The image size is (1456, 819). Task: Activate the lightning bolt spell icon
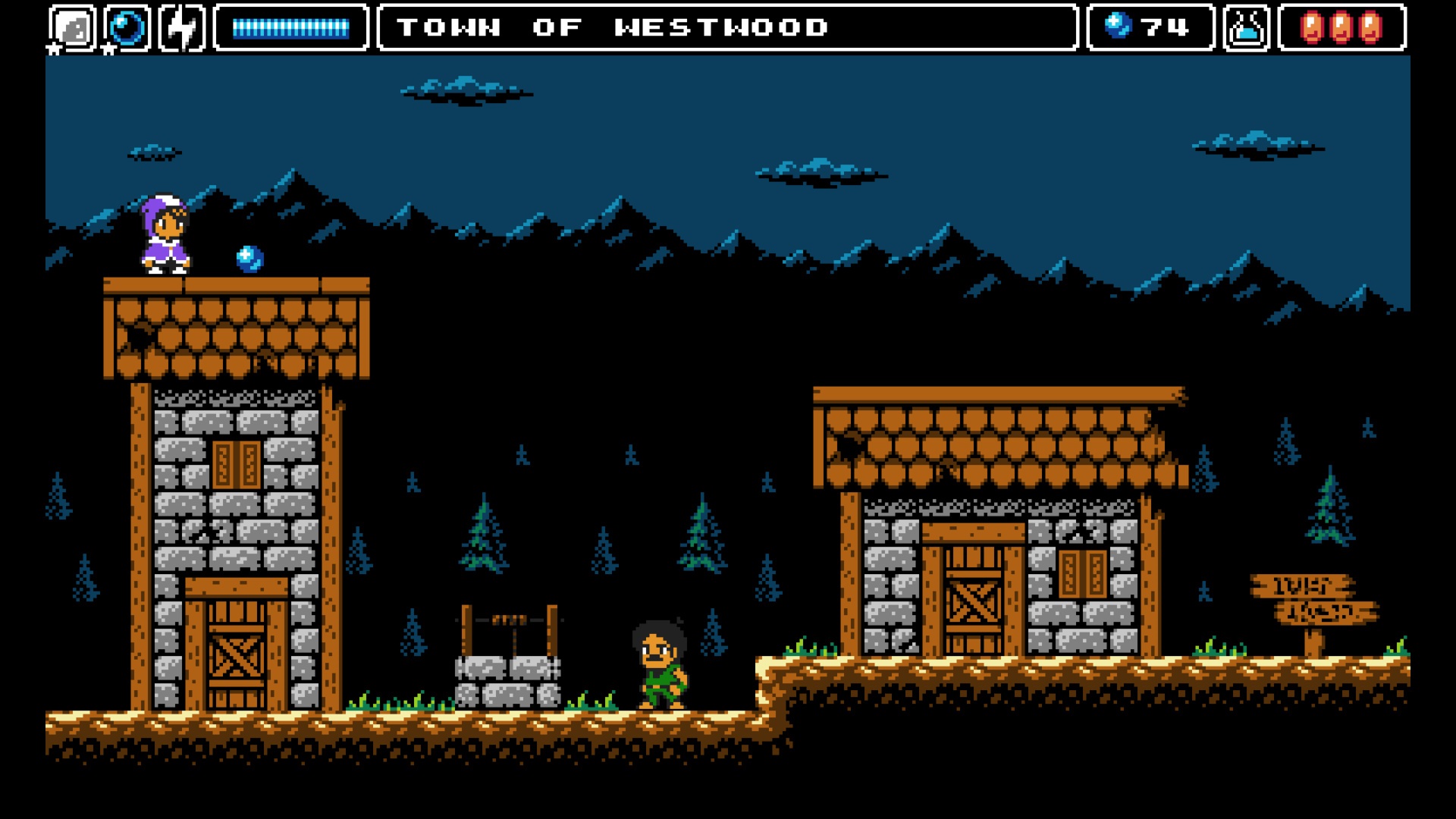(182, 28)
